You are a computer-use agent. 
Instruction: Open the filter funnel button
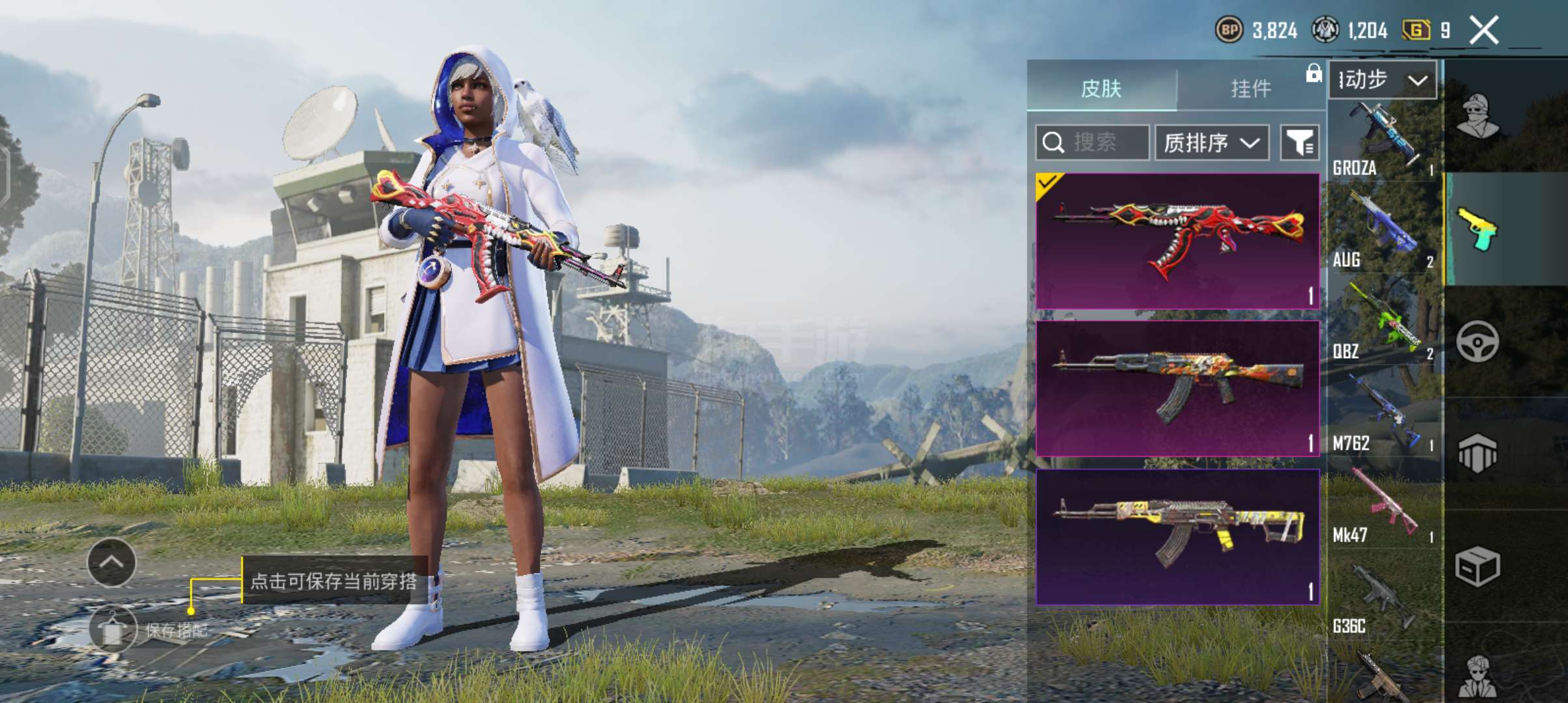[1300, 142]
